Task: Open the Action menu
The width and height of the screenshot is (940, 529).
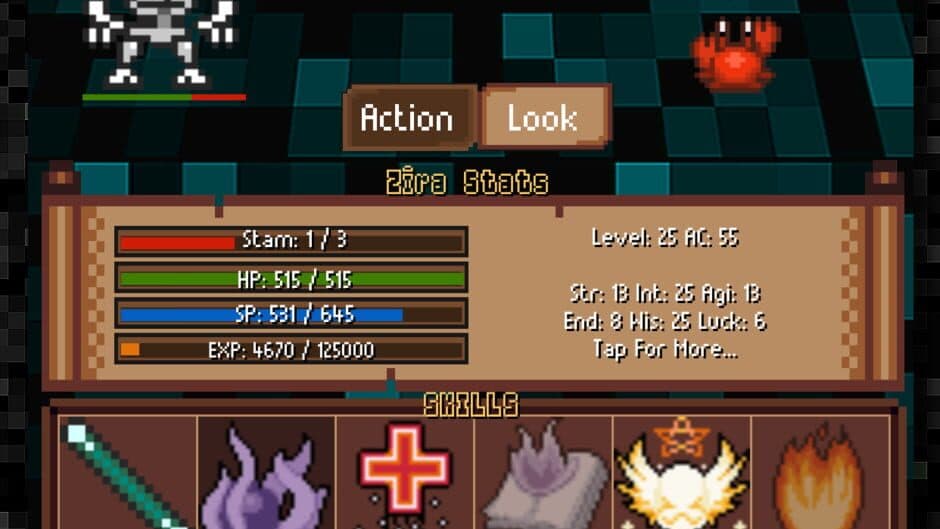Action: click(x=408, y=118)
